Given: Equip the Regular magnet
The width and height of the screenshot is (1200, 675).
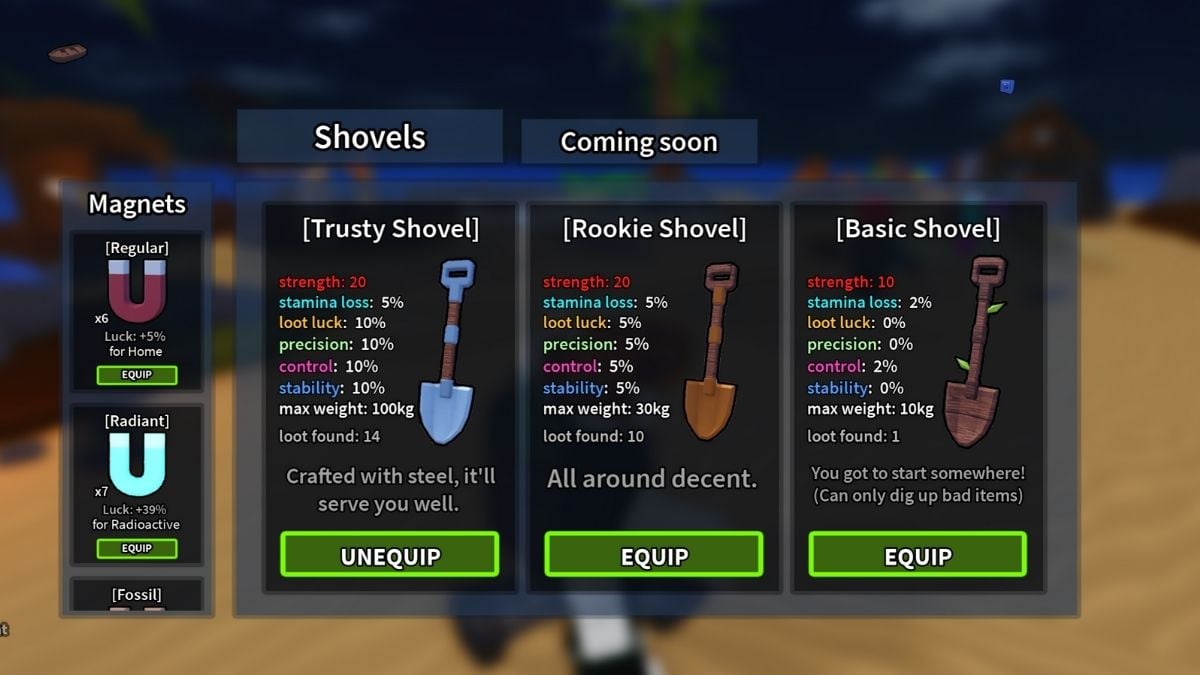Looking at the screenshot, I should pos(137,376).
